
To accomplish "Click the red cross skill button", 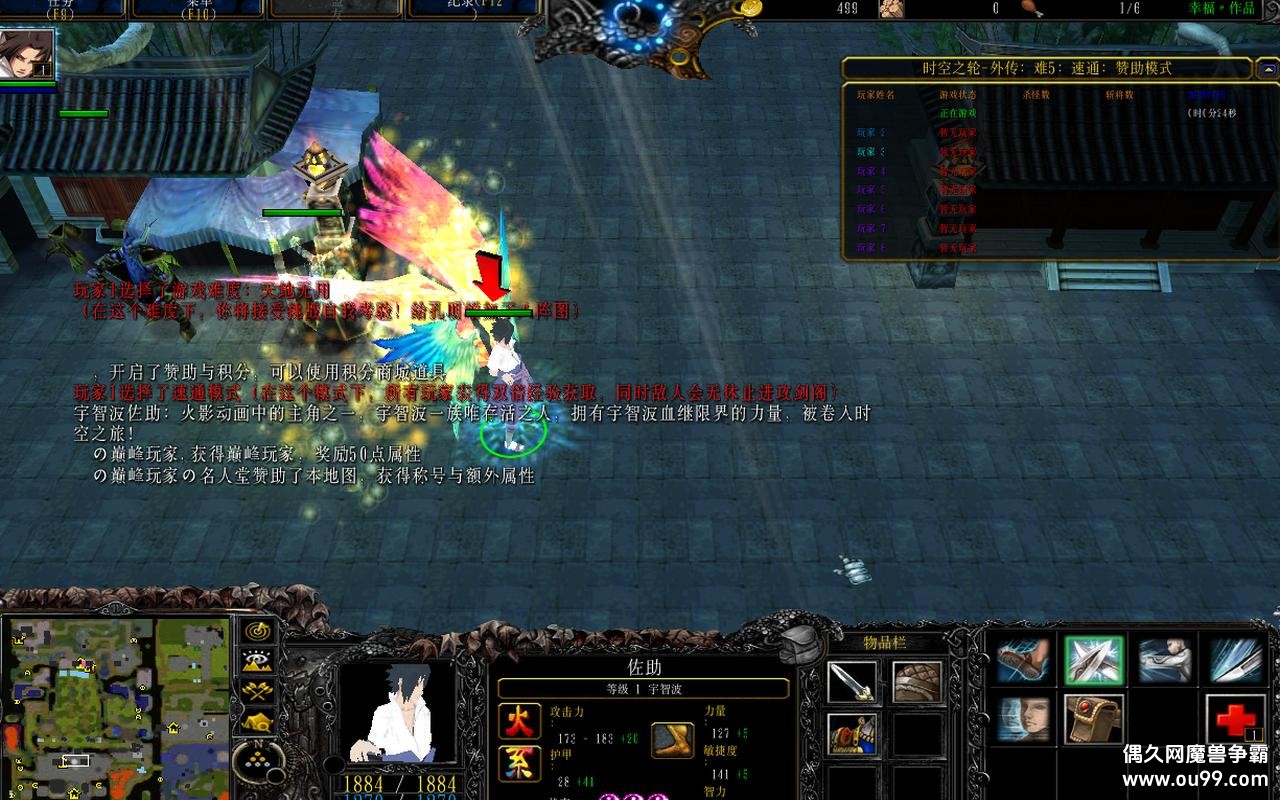I will [1236, 719].
